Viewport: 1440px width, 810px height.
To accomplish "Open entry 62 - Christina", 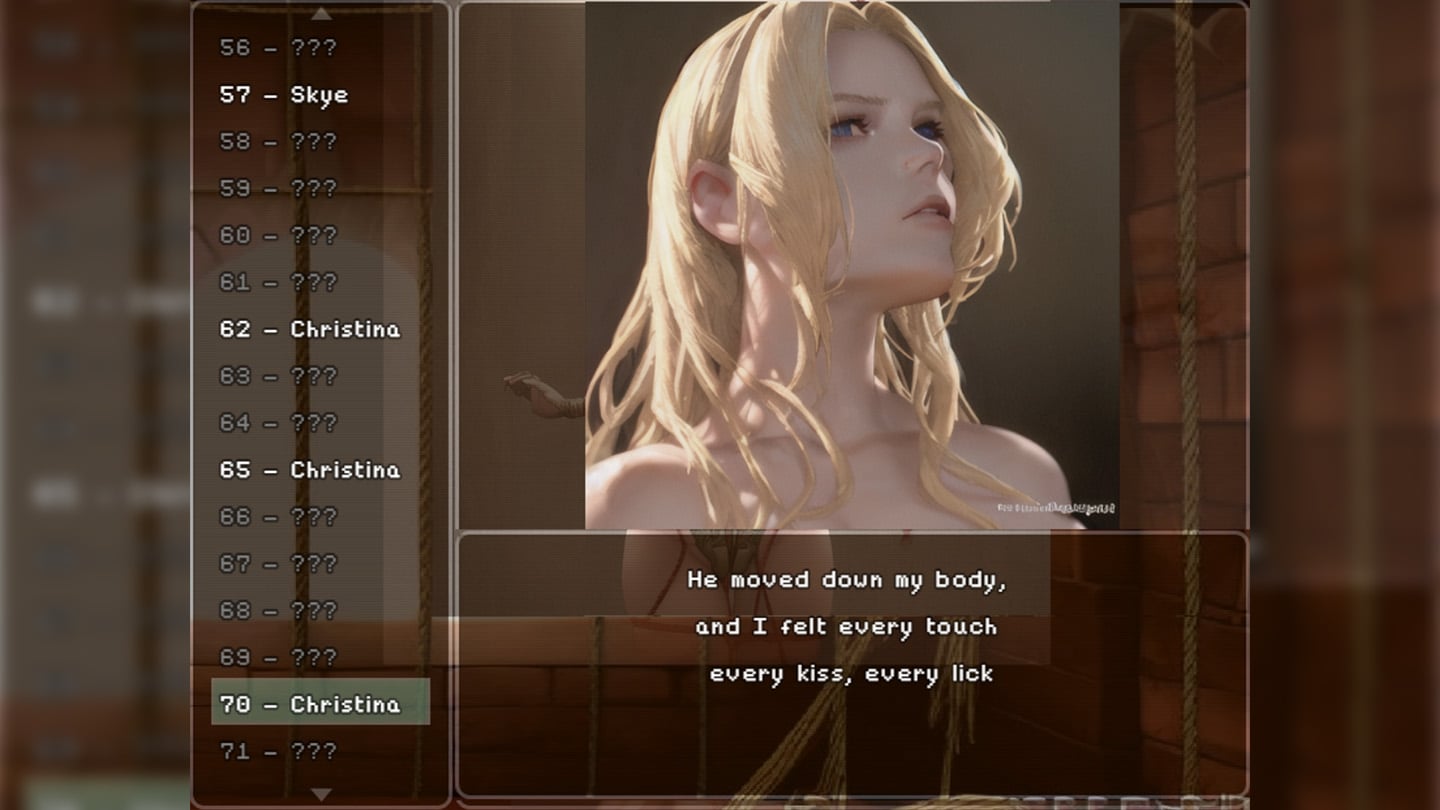I will (309, 329).
